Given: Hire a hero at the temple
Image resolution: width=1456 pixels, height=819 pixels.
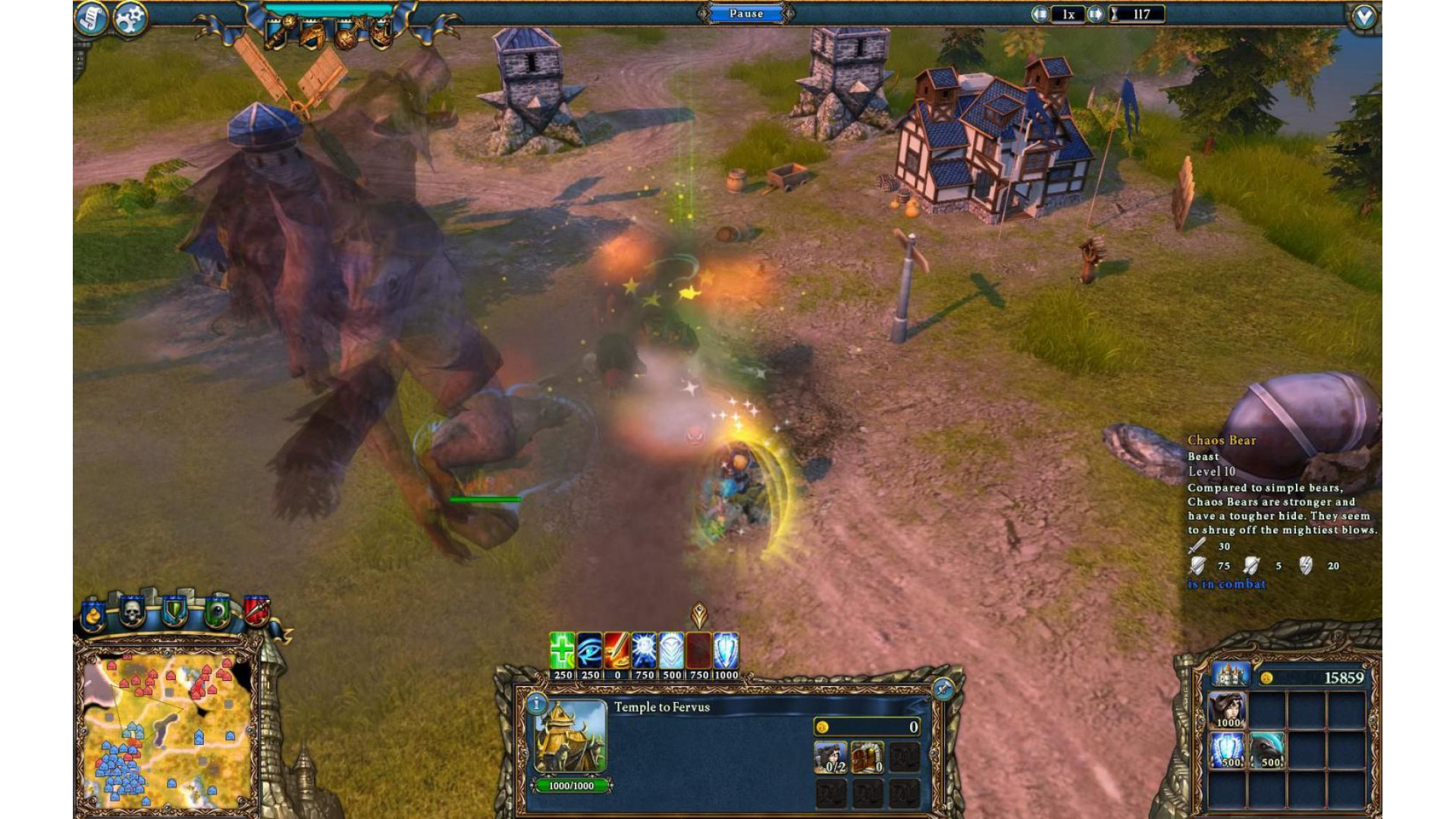Looking at the screenshot, I should tap(830, 757).
